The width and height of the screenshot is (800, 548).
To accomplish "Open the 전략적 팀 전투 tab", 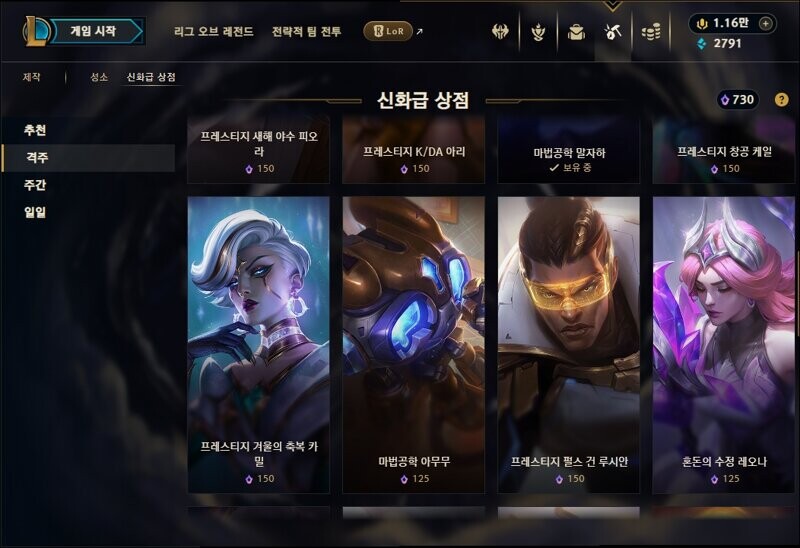I will 306,32.
